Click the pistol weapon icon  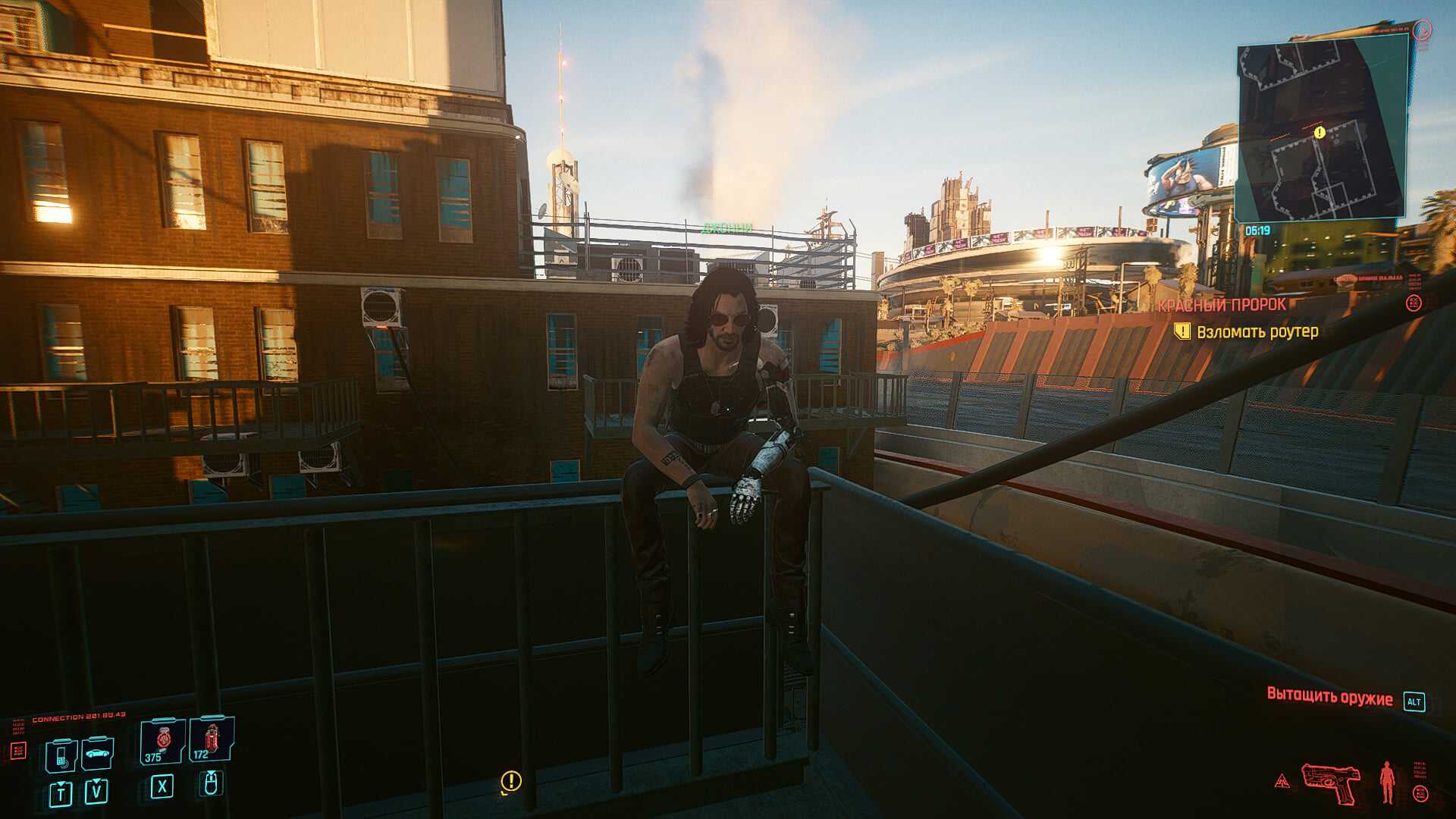coord(1330,783)
